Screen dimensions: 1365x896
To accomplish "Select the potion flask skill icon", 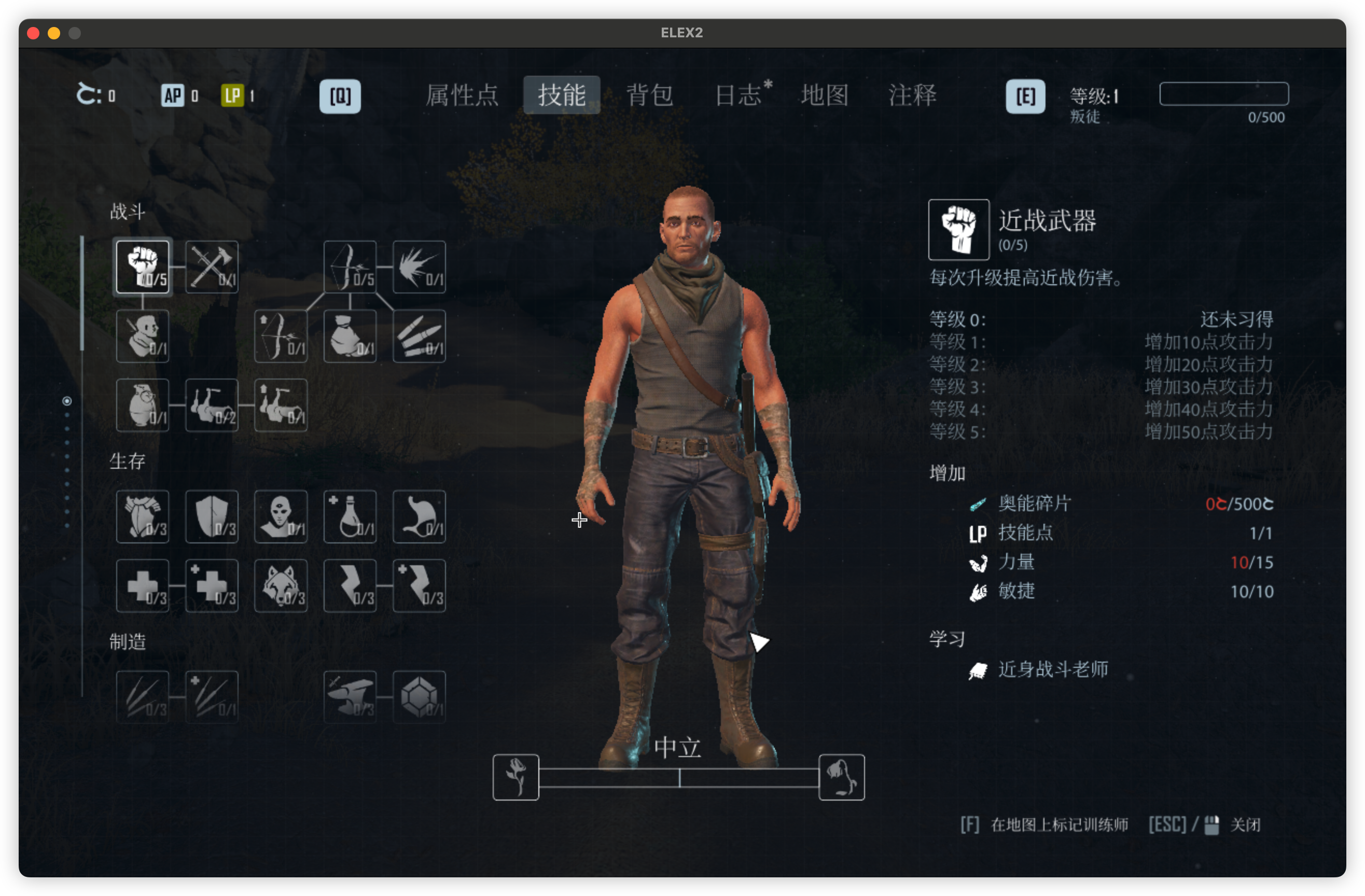I will 350,516.
